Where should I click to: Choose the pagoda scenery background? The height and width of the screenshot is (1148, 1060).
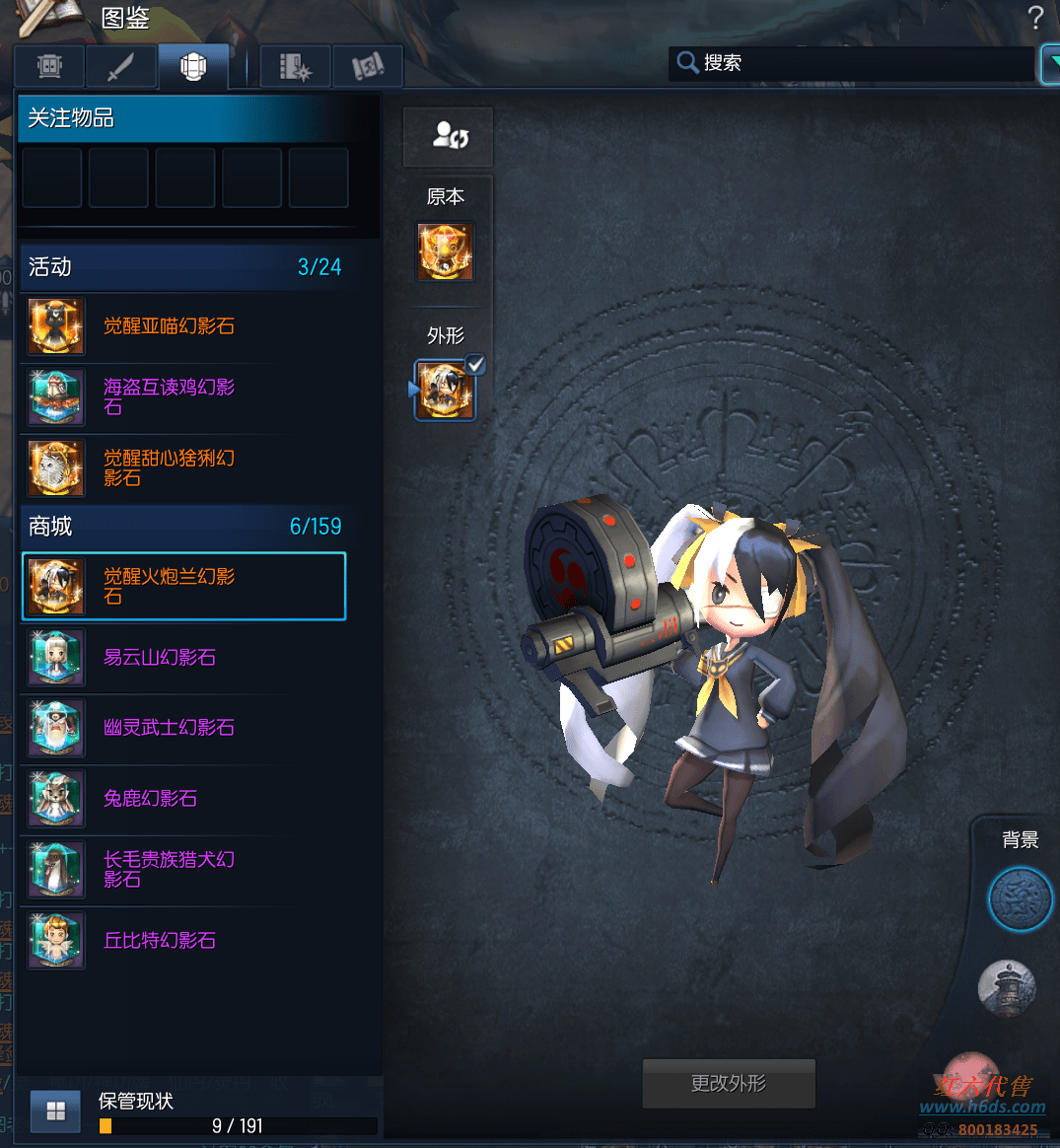tap(1007, 987)
